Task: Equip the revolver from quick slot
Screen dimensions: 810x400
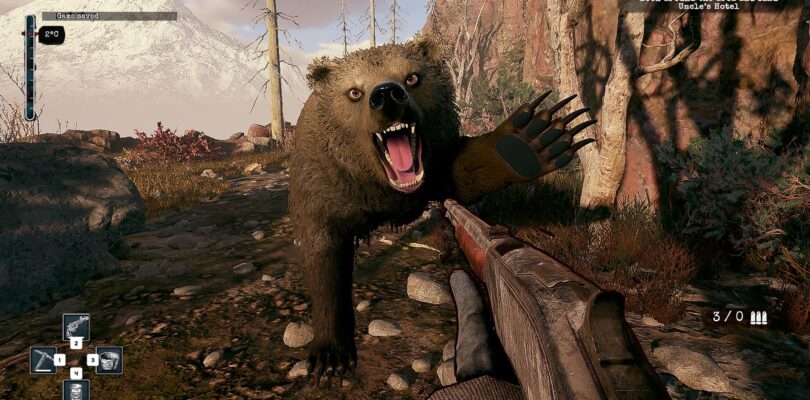Action: pos(76,326)
